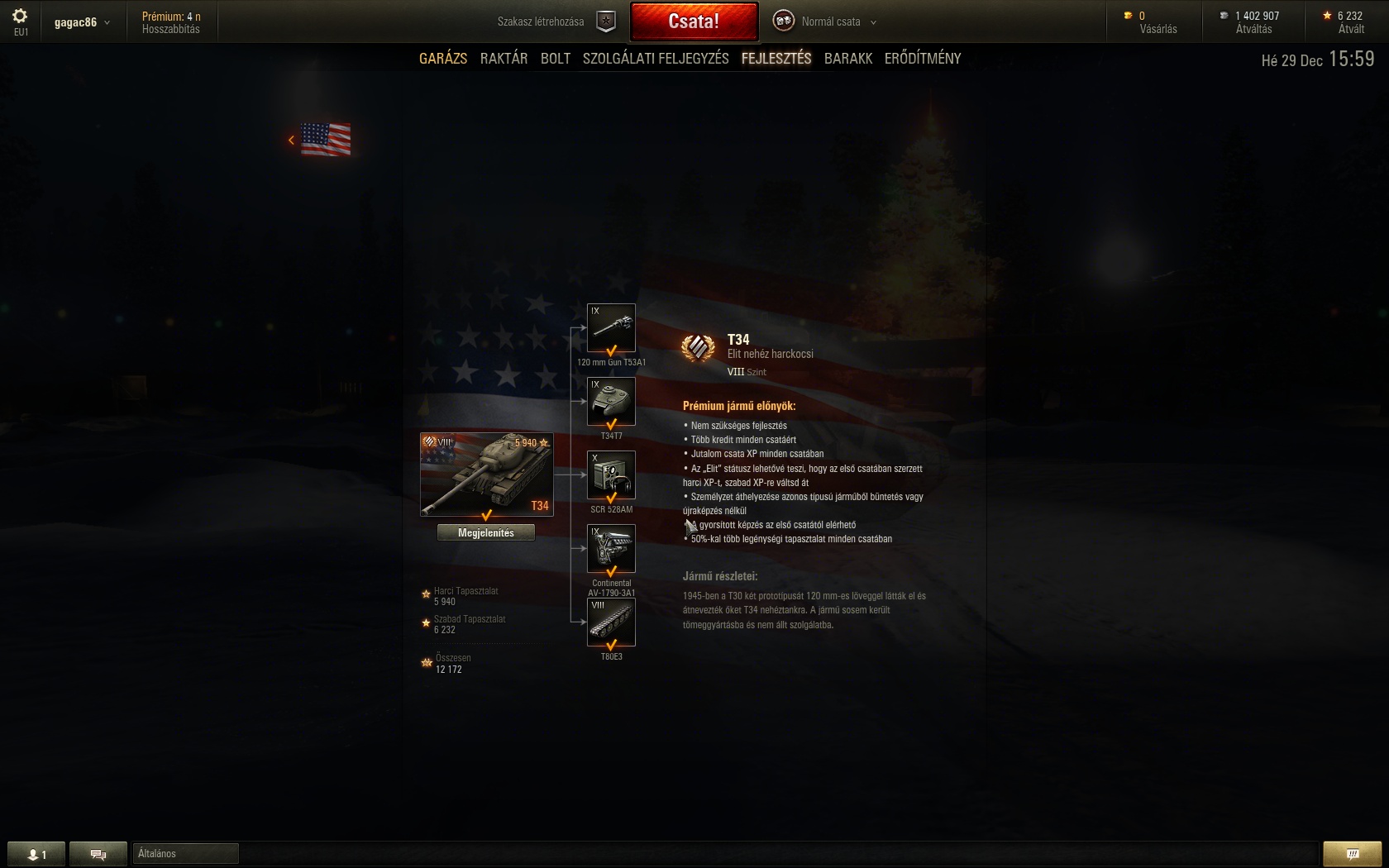1389x868 pixels.
Task: Switch to the Raktár tab
Action: pyautogui.click(x=504, y=59)
